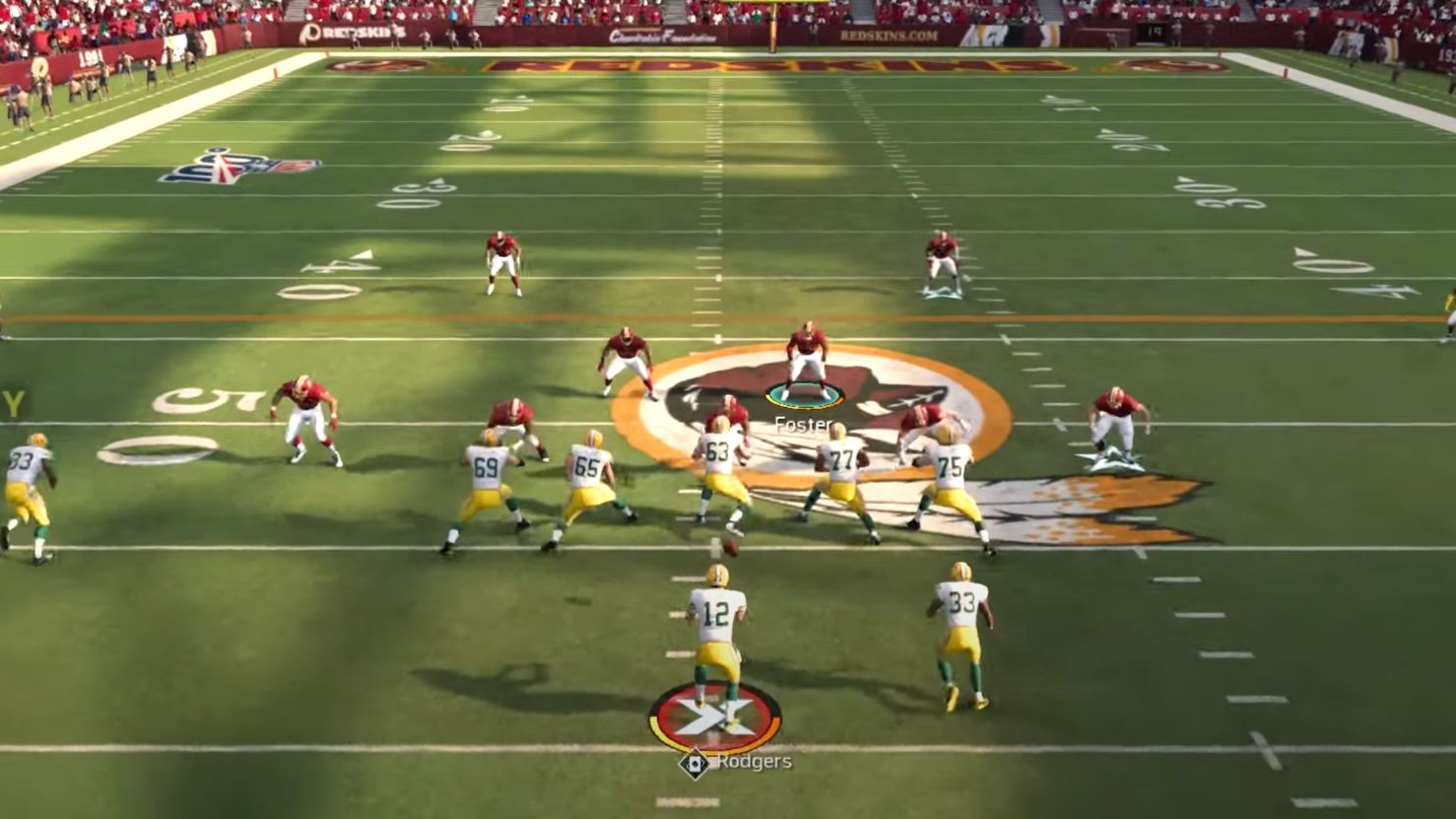
Task: Click the teal defender marker above Foster
Action: pos(806,397)
